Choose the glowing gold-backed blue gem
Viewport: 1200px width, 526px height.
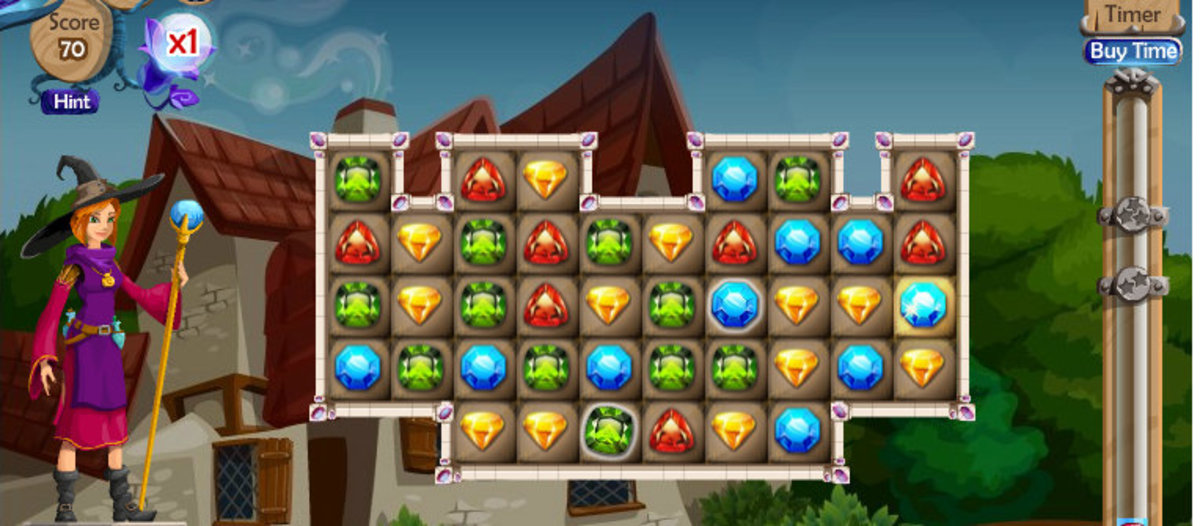pos(922,304)
